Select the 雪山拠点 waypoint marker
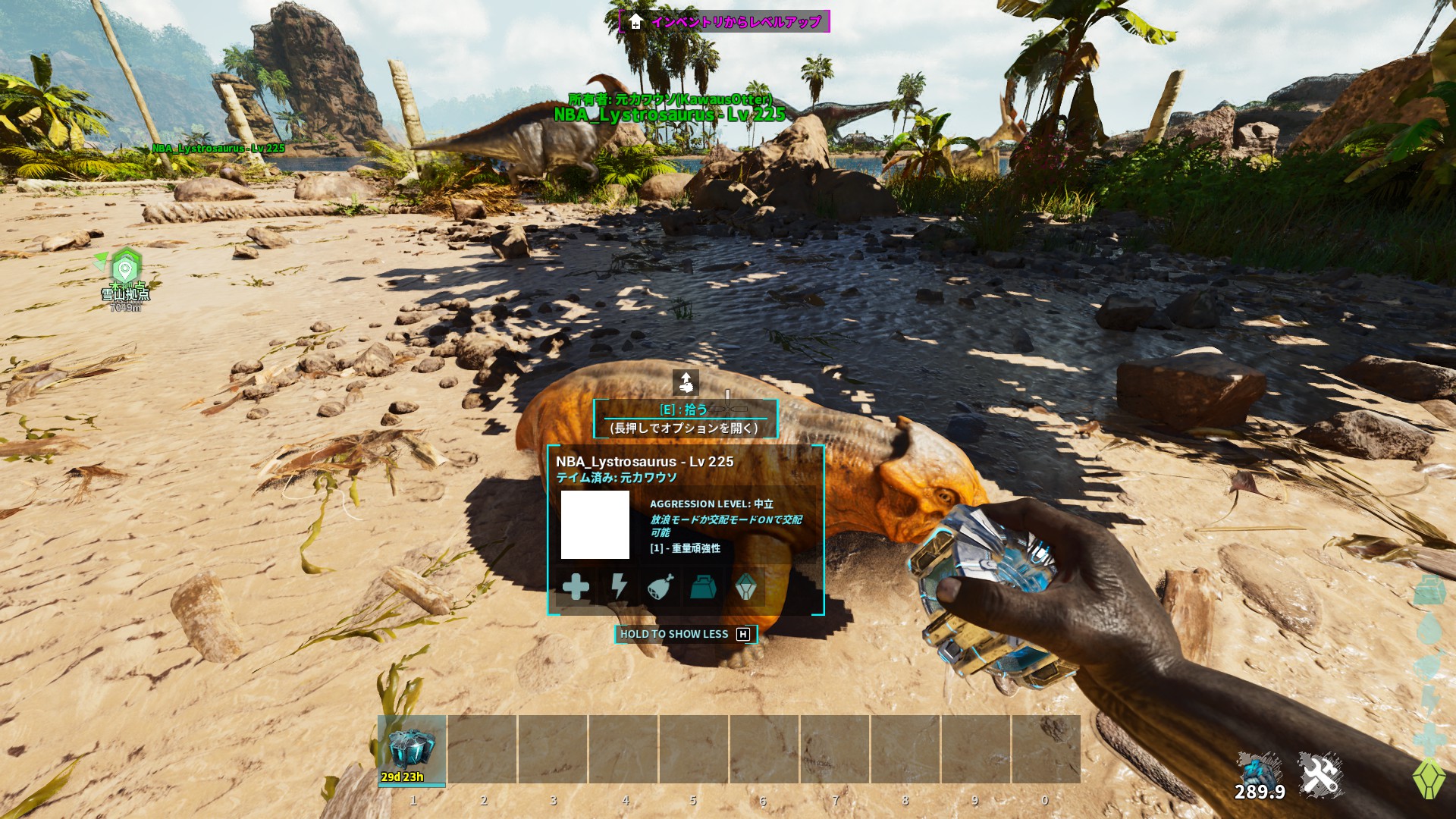Image resolution: width=1456 pixels, height=819 pixels. pos(126,268)
